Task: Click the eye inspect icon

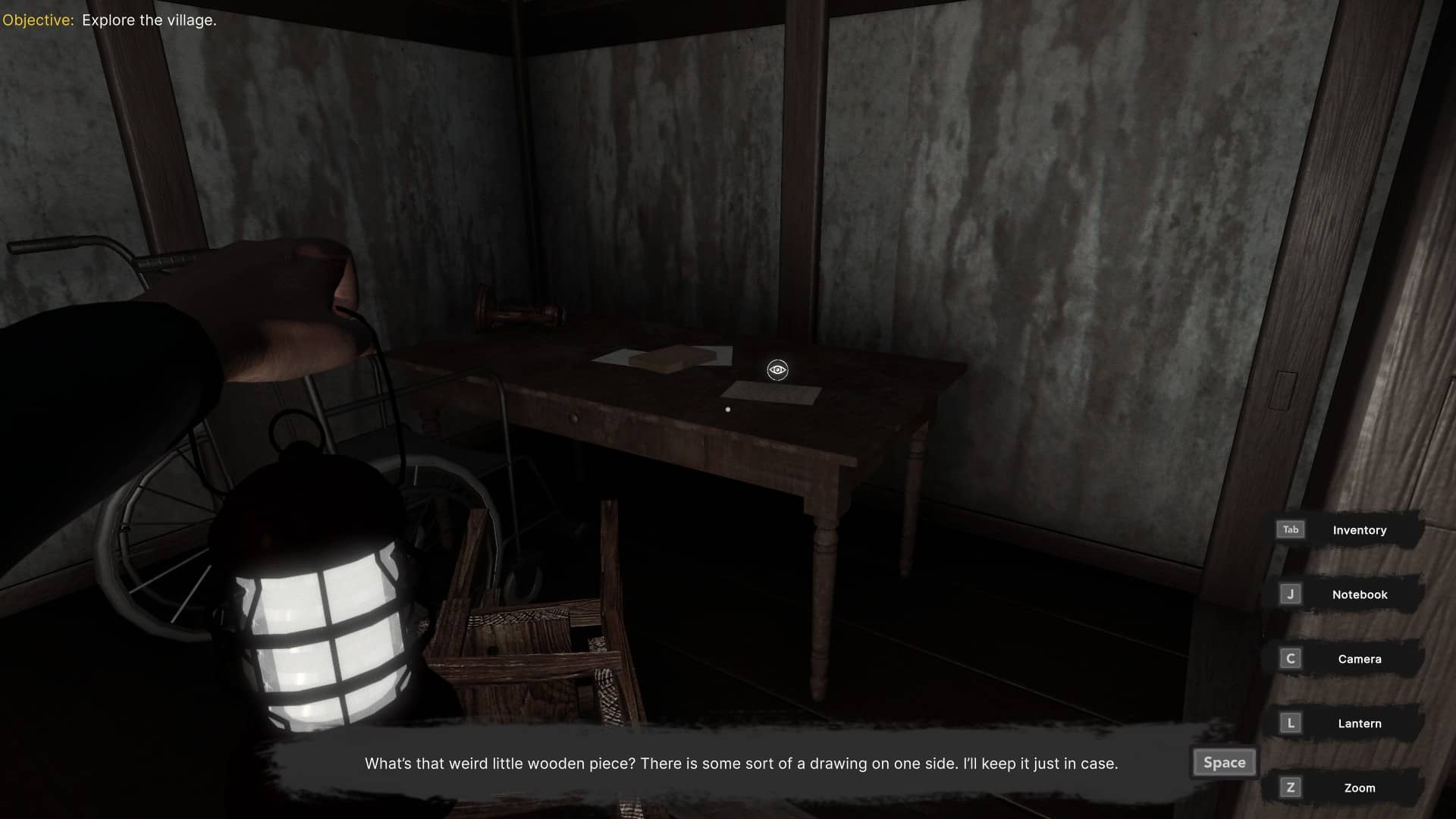Action: [x=777, y=370]
